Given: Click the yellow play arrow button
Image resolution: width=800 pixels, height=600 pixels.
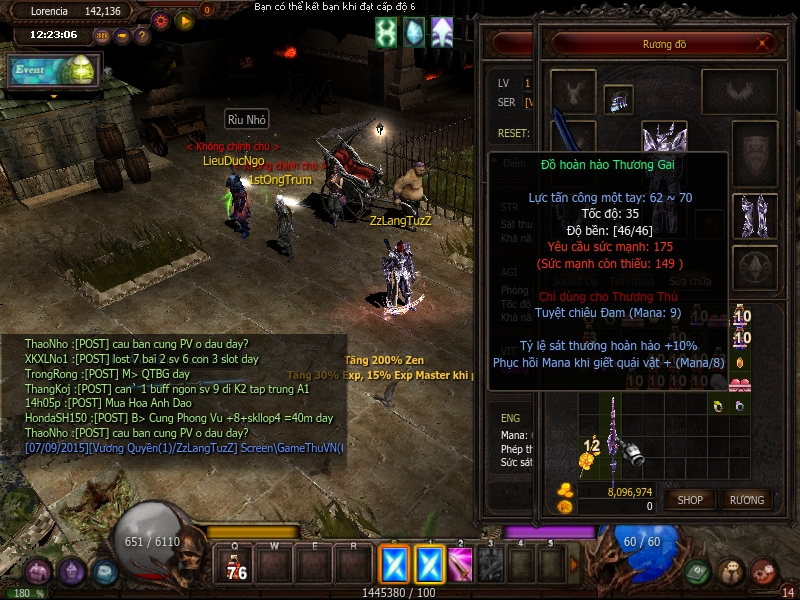Looking at the screenshot, I should point(184,20).
